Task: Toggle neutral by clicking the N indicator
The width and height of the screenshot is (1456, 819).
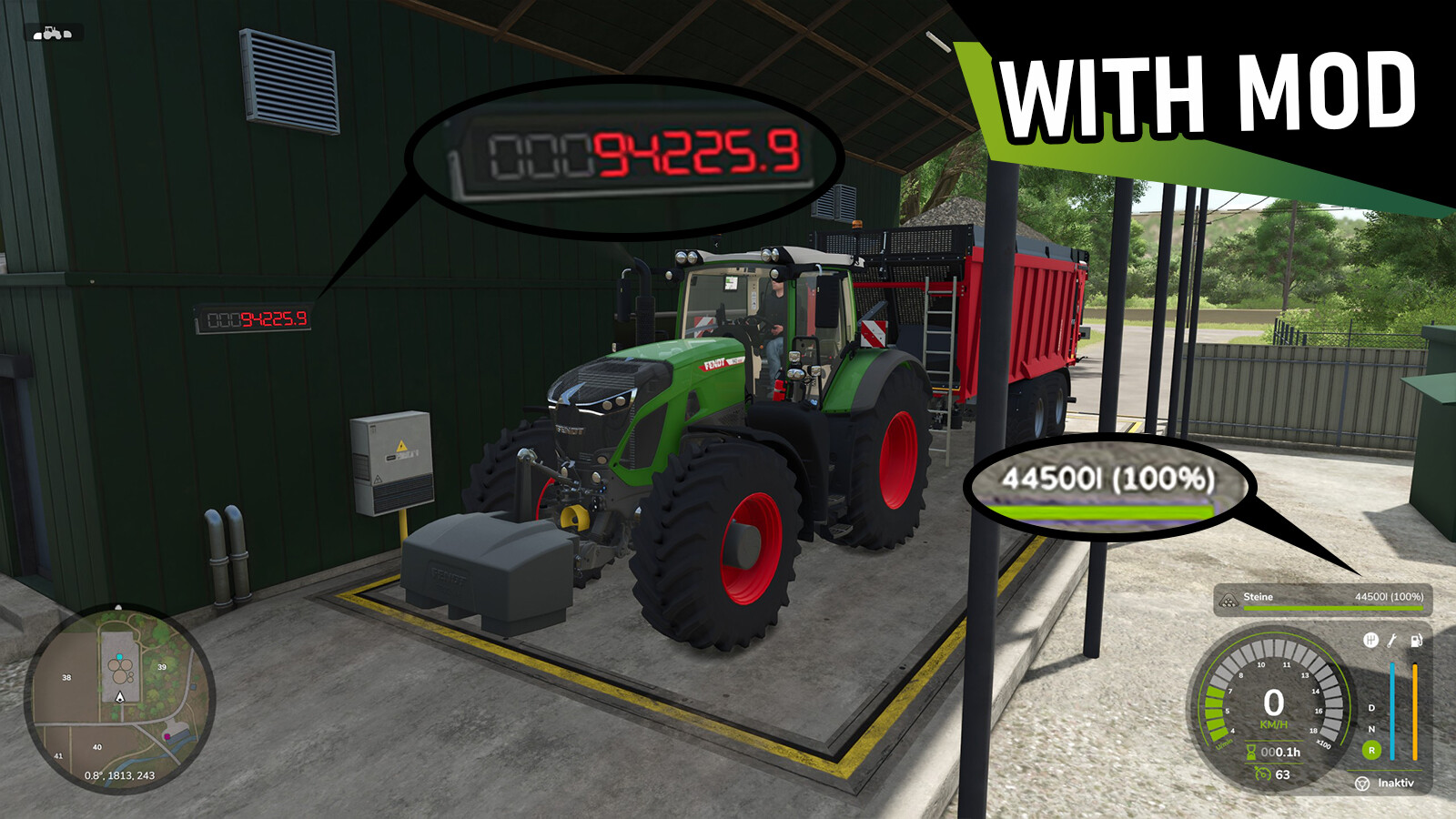Action: point(1371,729)
